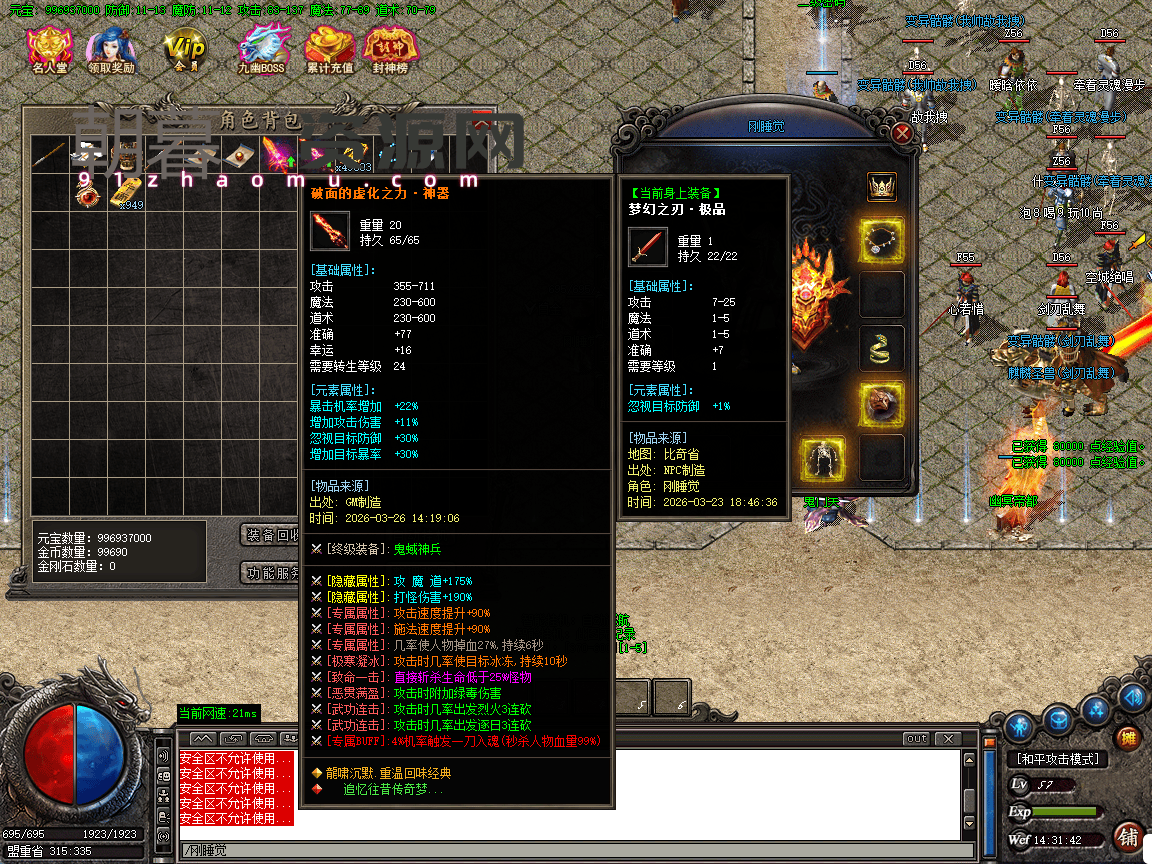1152x864 pixels.
Task: Click the chat window's out button
Action: tap(916, 739)
